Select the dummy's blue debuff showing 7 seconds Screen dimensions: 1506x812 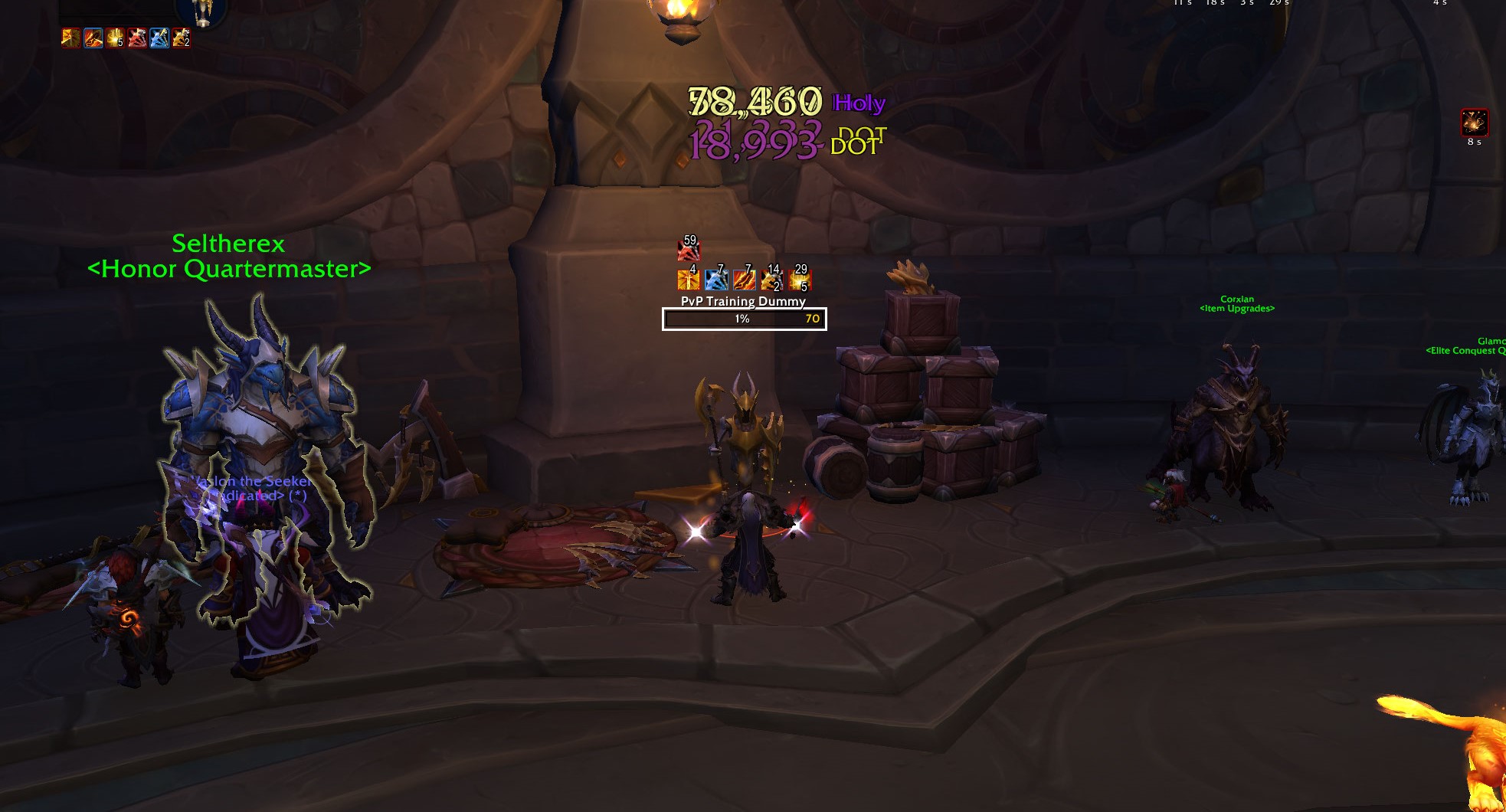coord(716,280)
